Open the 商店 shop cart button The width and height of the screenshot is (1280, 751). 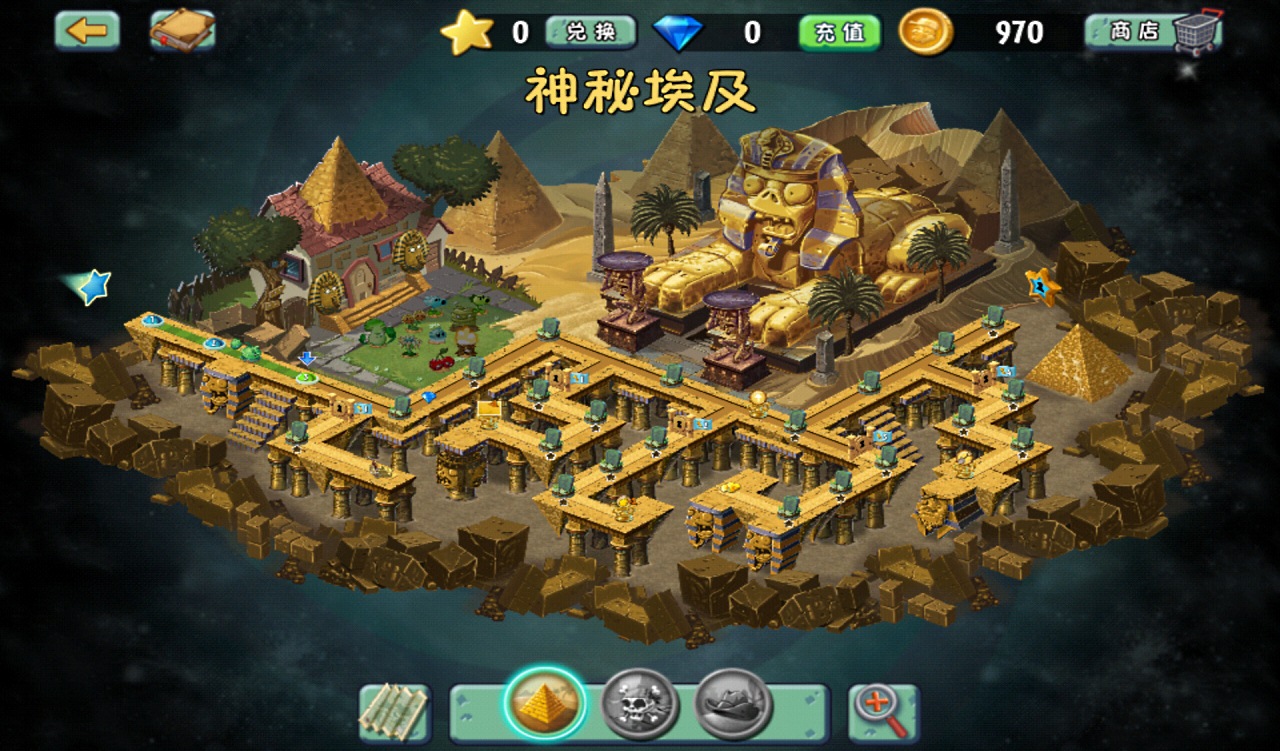(1154, 32)
